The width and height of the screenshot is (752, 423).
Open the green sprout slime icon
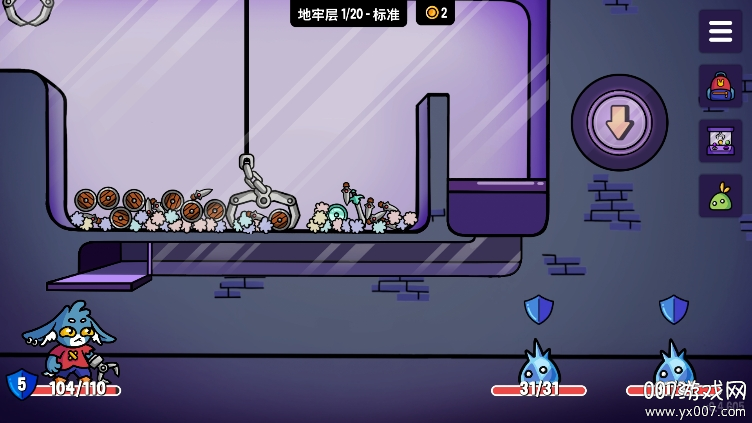pyautogui.click(x=720, y=196)
